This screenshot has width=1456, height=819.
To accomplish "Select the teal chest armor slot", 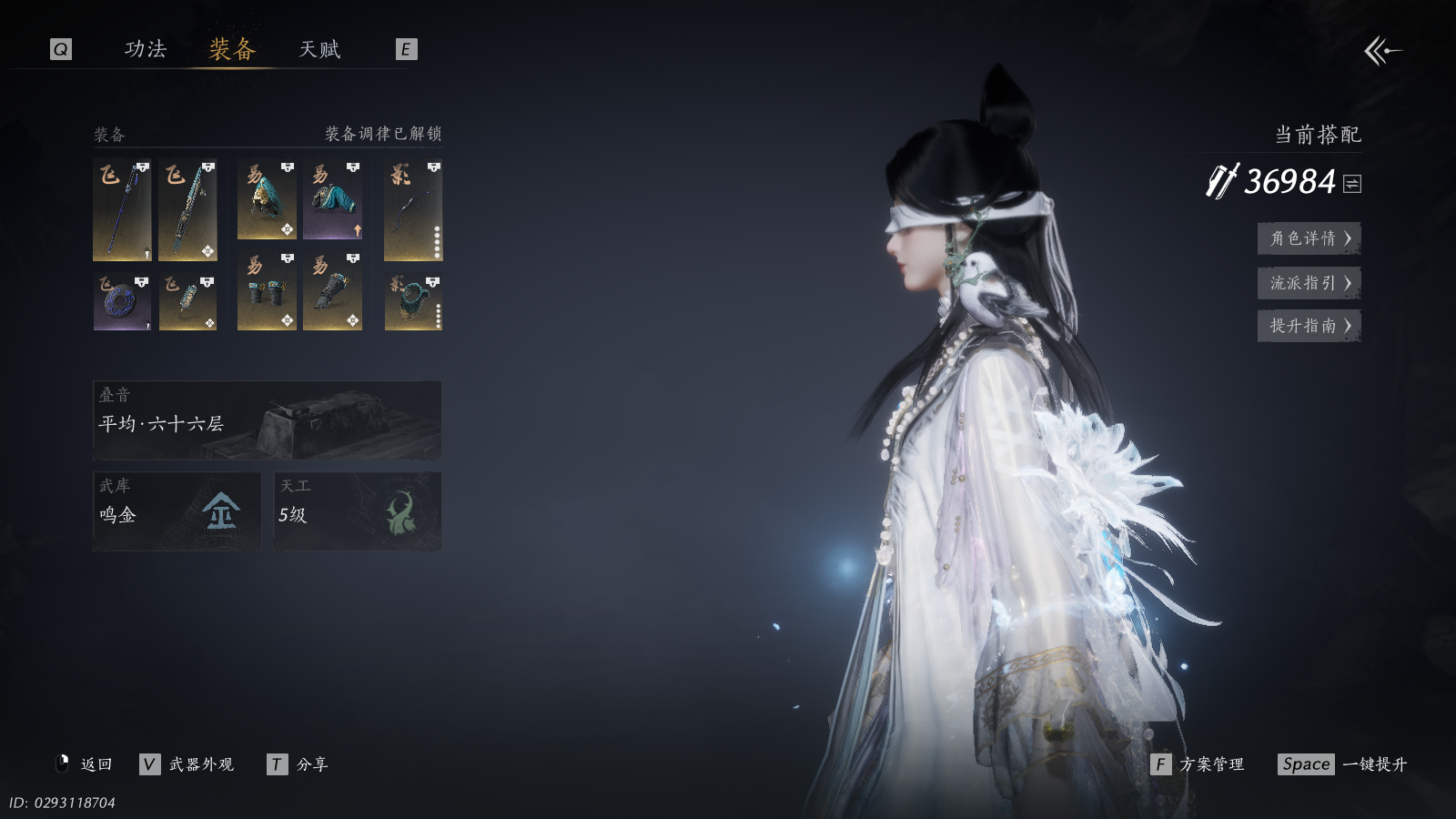I will coord(332,200).
